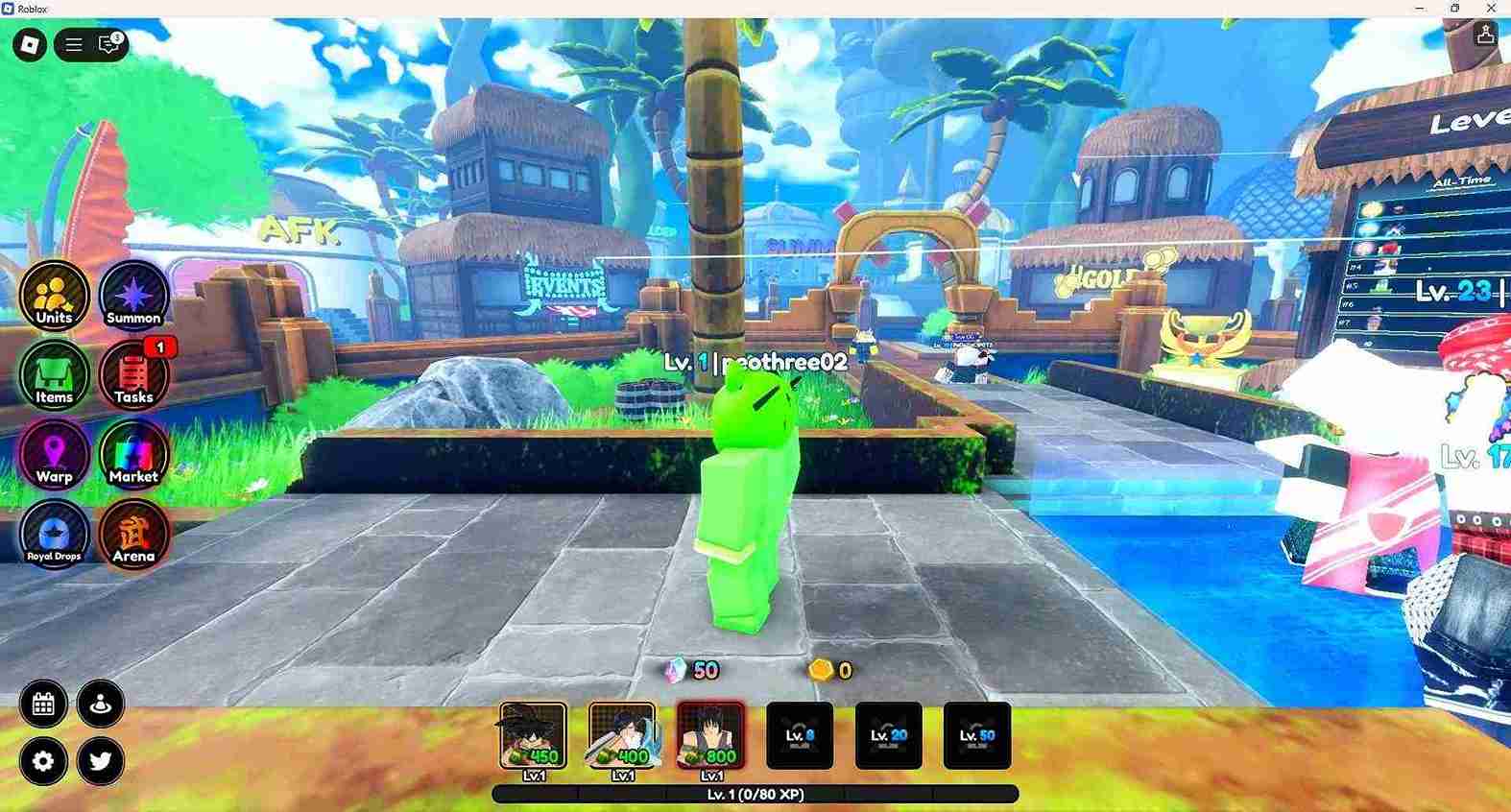
Task: Open the daily rewards calendar
Action: 41,704
